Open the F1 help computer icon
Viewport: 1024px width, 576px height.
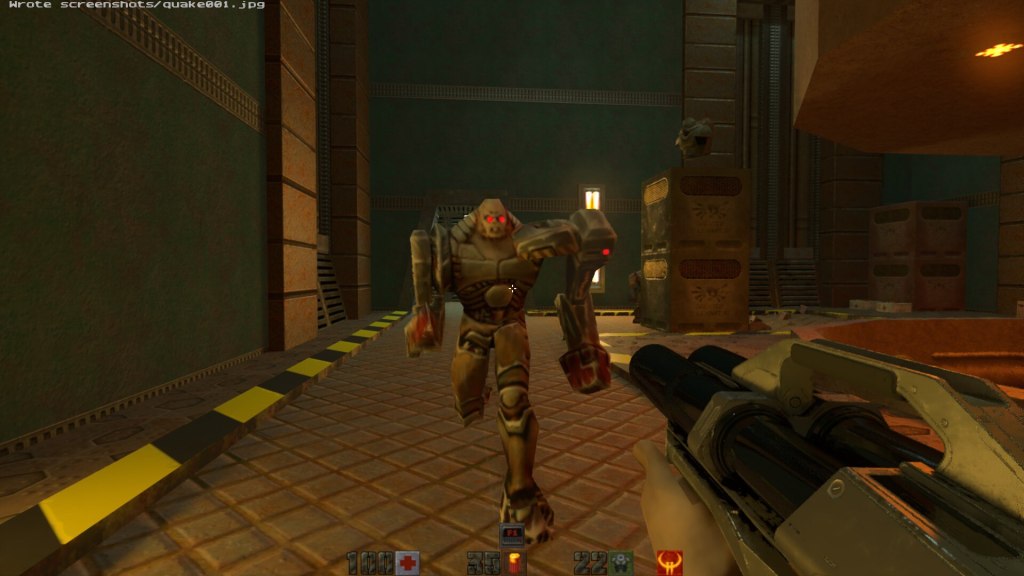point(512,535)
